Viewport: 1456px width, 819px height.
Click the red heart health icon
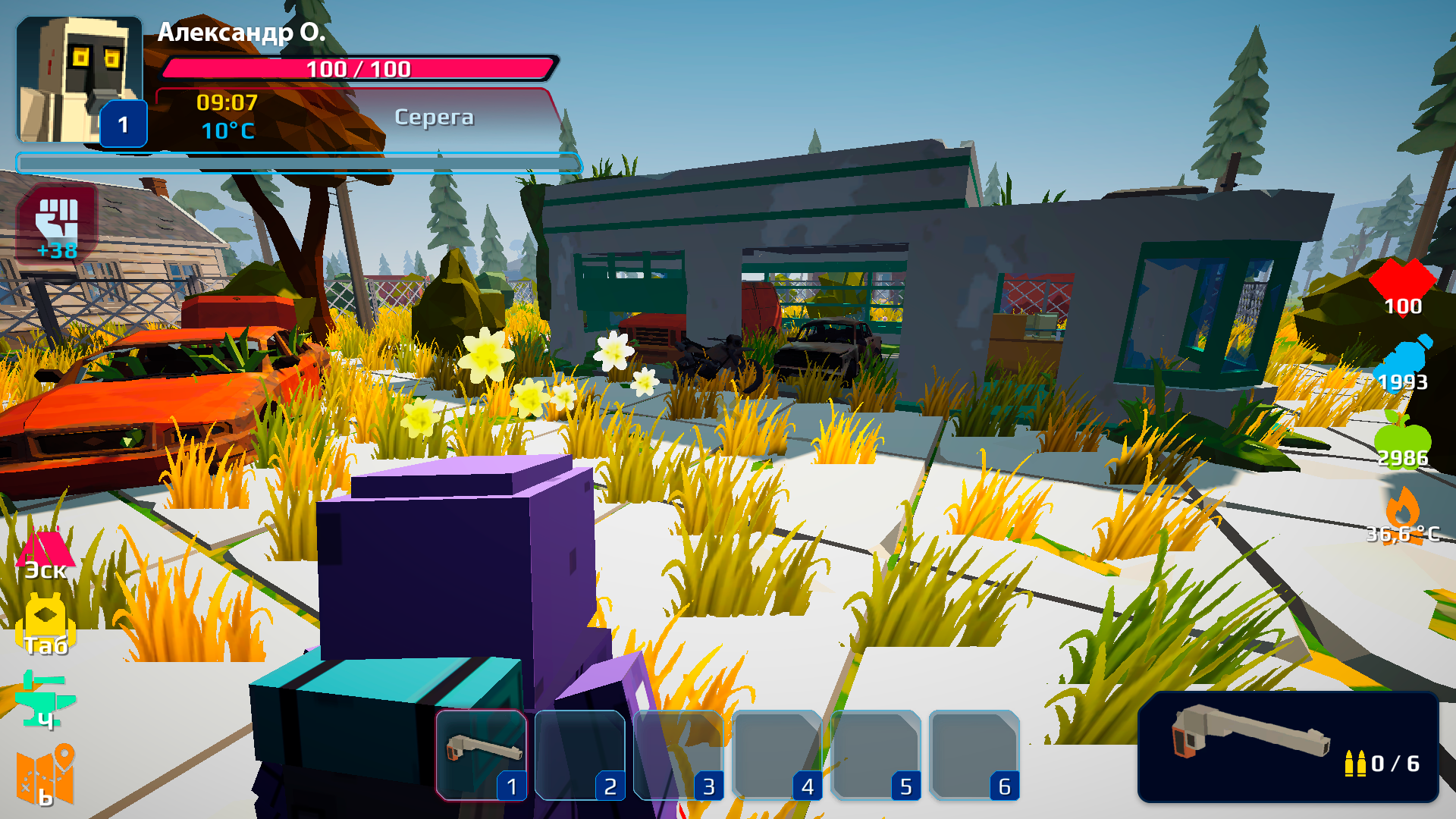click(x=1405, y=282)
